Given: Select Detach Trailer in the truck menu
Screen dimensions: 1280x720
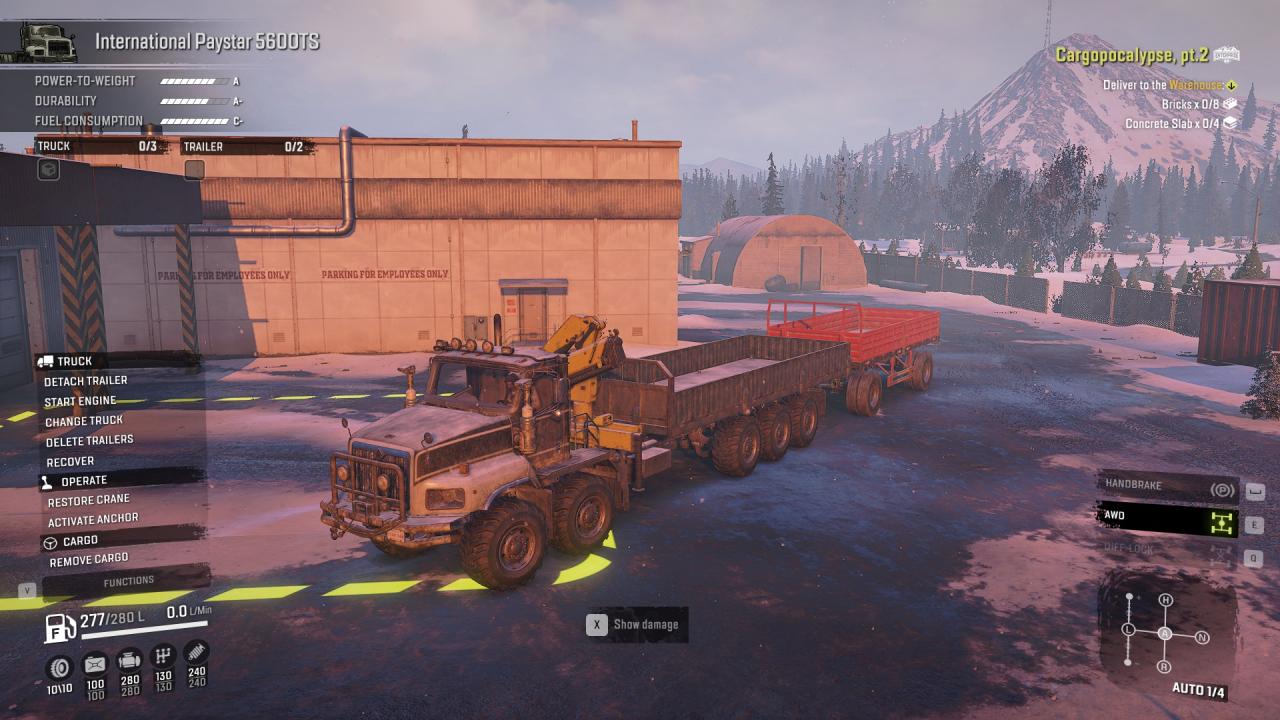Looking at the screenshot, I should coord(86,381).
